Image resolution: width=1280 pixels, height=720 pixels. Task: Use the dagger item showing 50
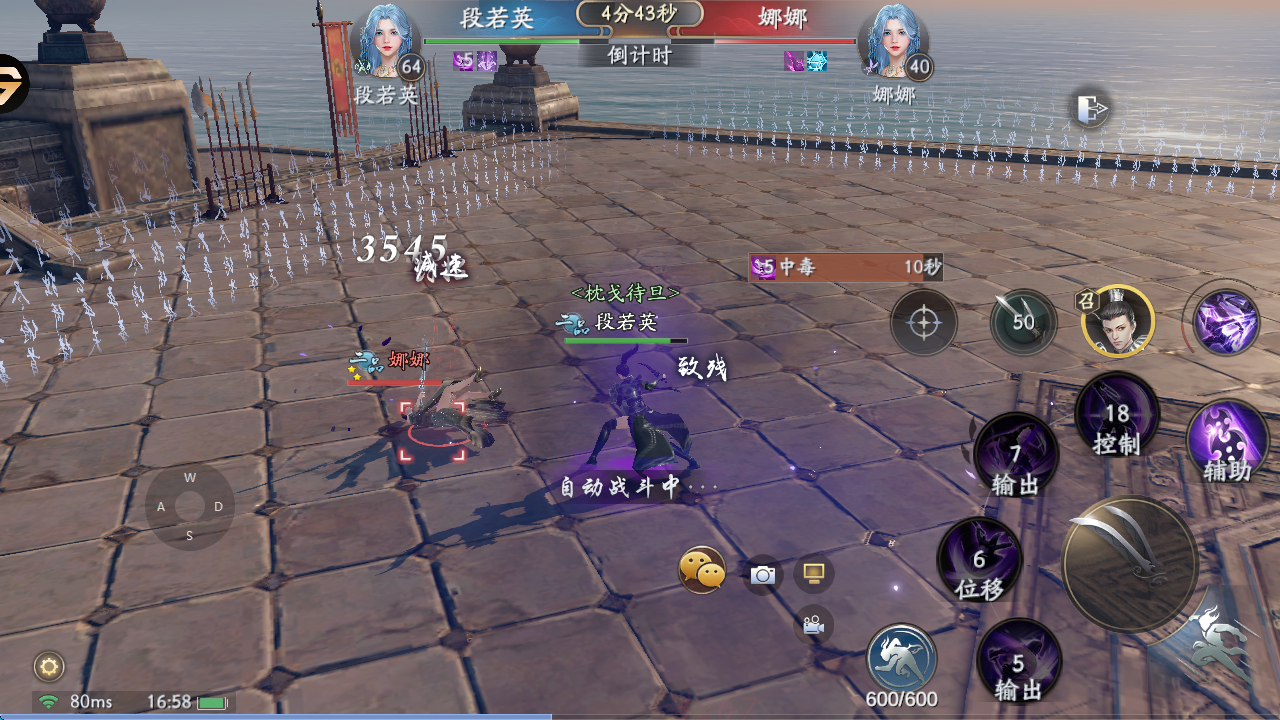tap(1023, 322)
